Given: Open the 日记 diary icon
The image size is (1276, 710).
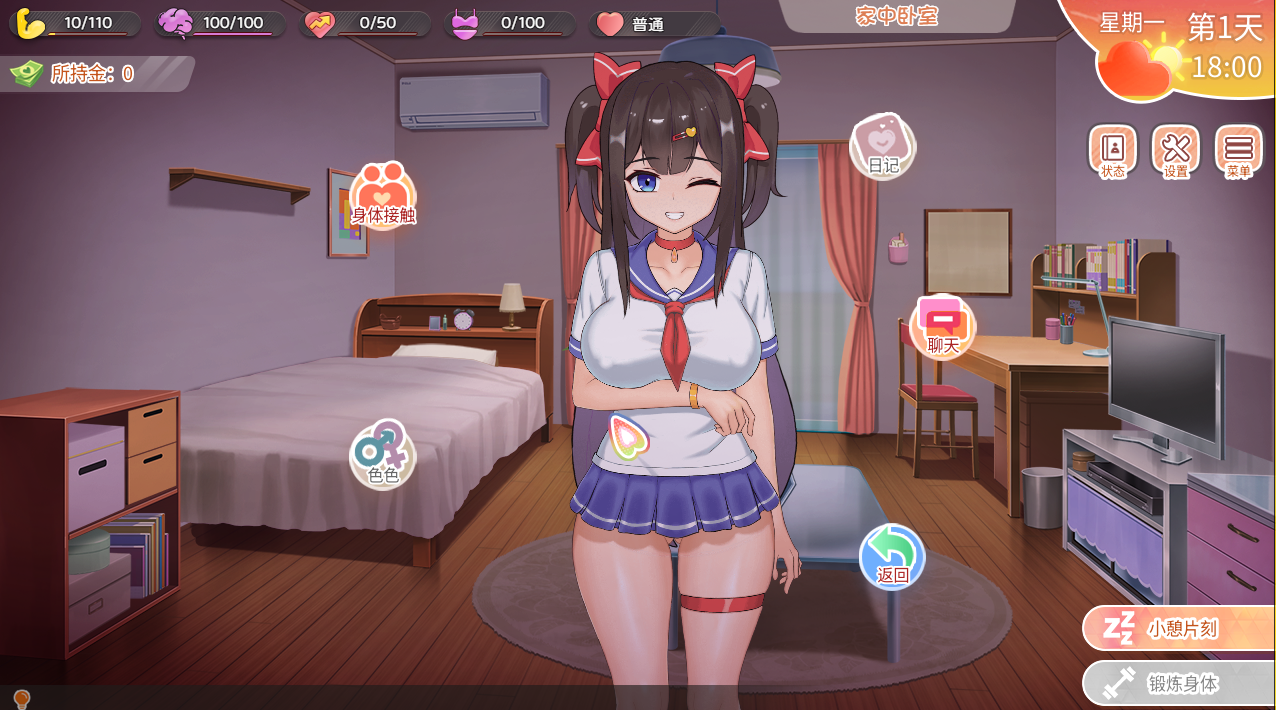Looking at the screenshot, I should click(x=882, y=145).
